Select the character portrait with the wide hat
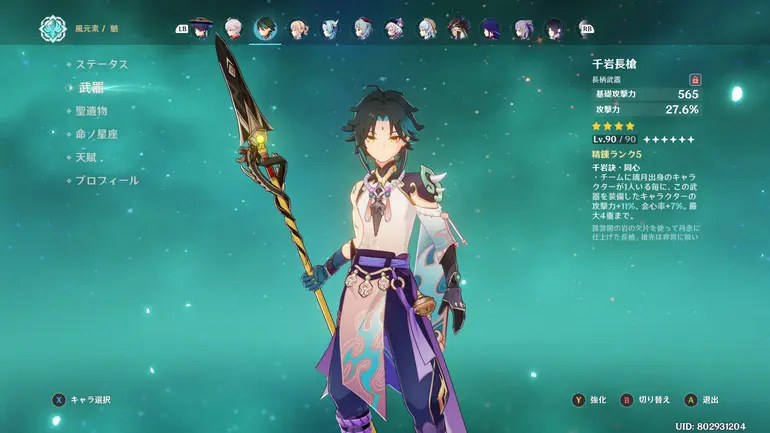 (x=204, y=28)
